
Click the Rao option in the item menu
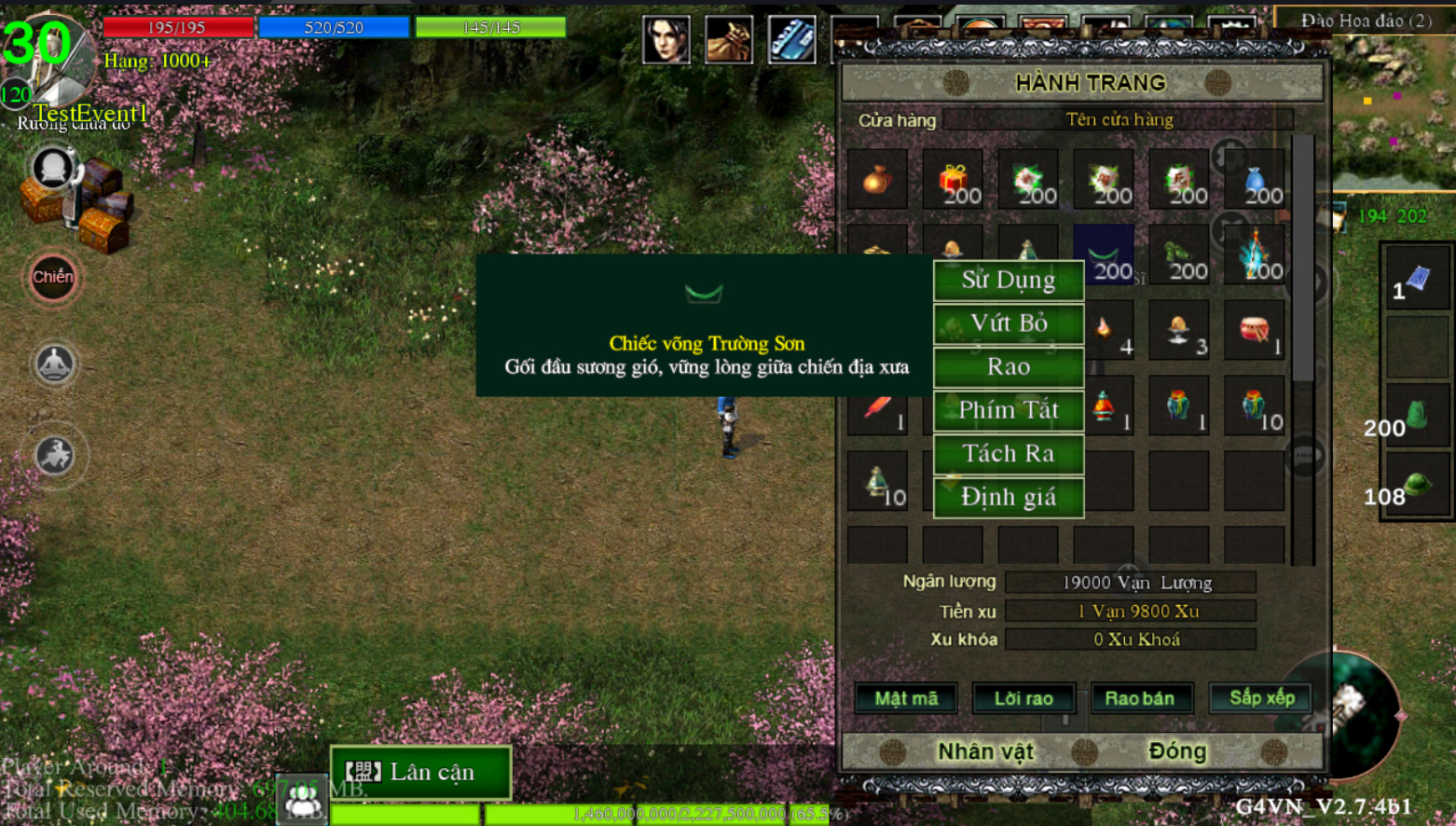click(x=1009, y=366)
